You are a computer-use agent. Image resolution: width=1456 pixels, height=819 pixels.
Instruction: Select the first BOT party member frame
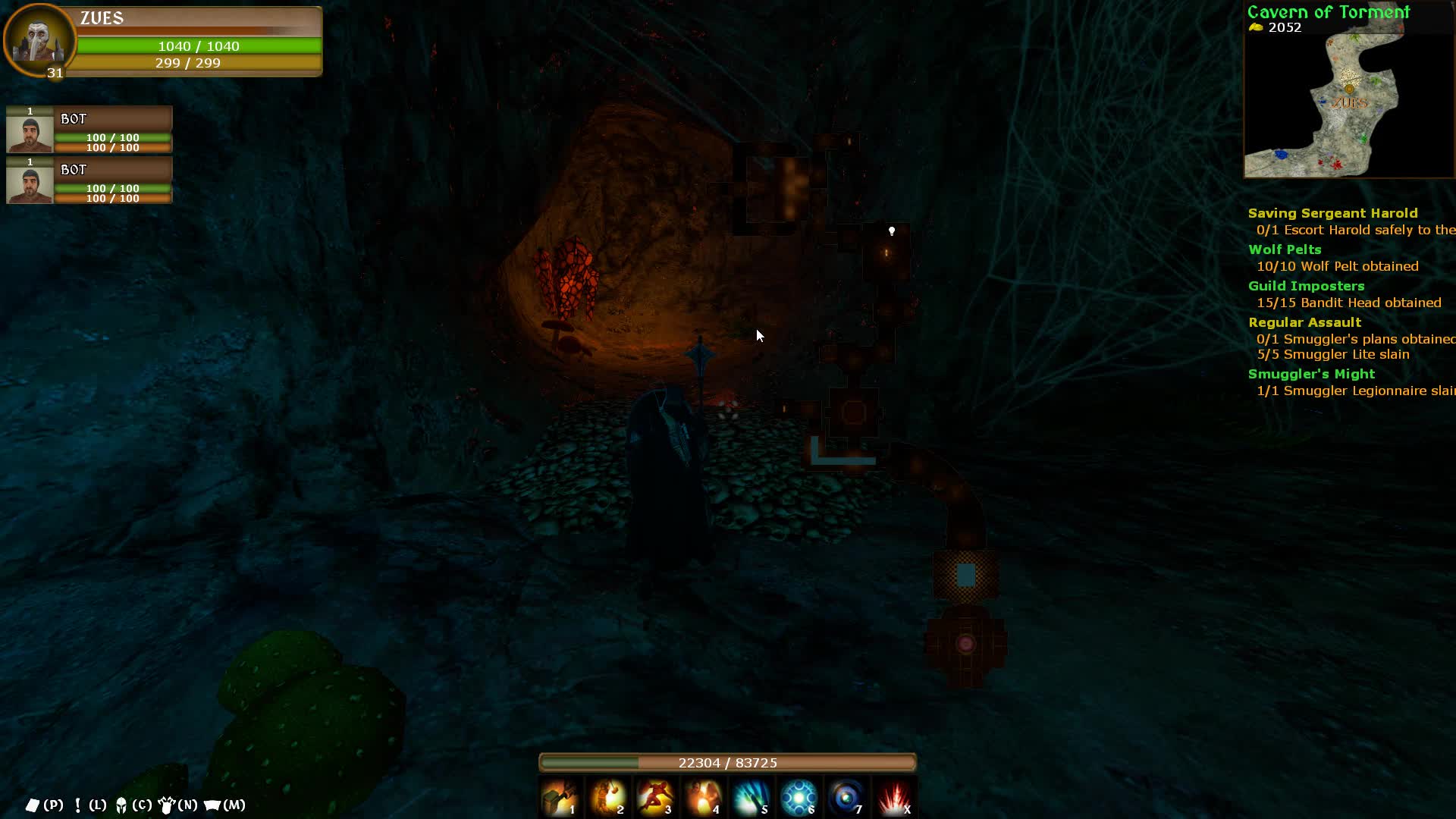pos(89,130)
